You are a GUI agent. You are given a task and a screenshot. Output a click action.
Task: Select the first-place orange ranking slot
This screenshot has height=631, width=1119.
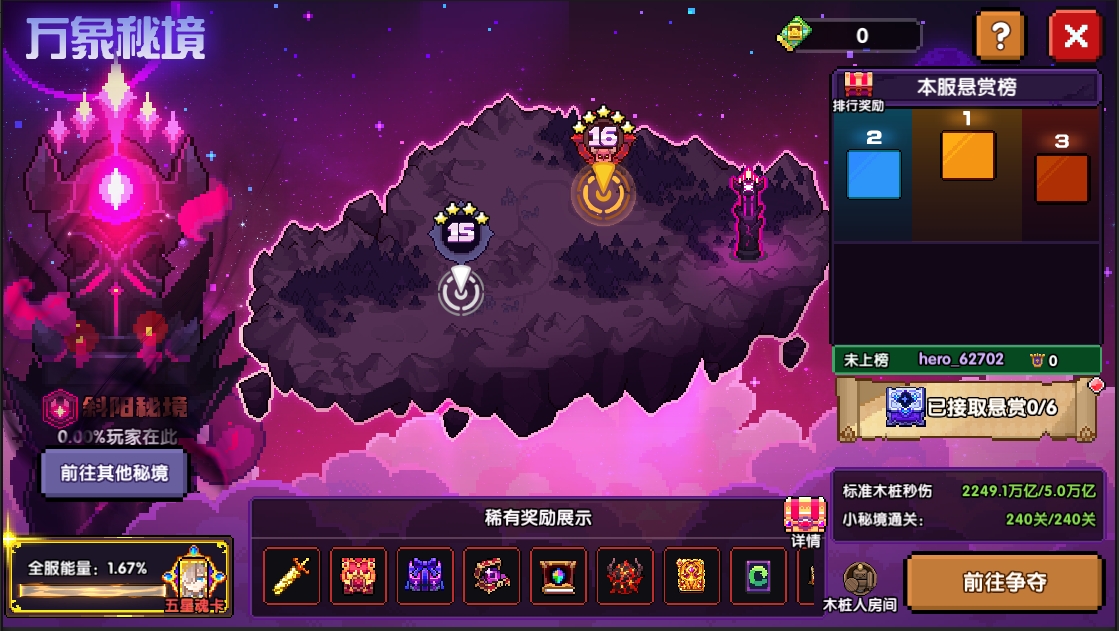tap(967, 155)
